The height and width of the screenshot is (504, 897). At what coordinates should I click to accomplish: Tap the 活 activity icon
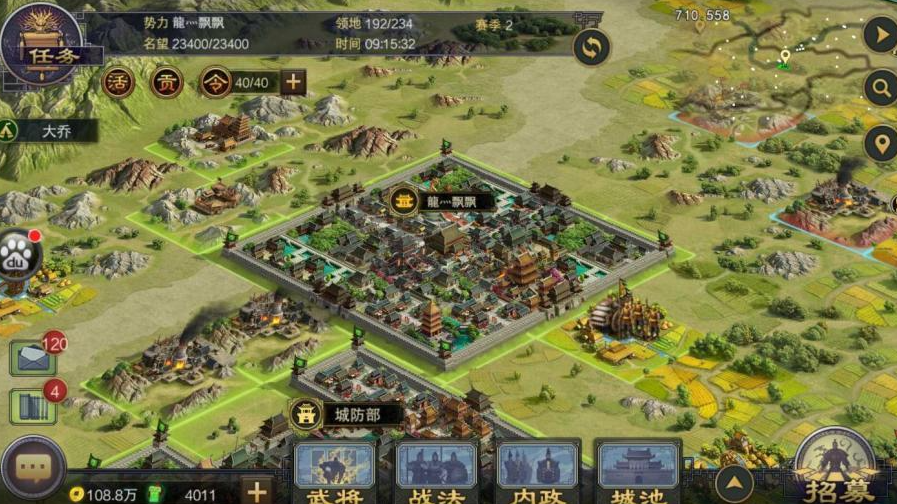[x=118, y=82]
